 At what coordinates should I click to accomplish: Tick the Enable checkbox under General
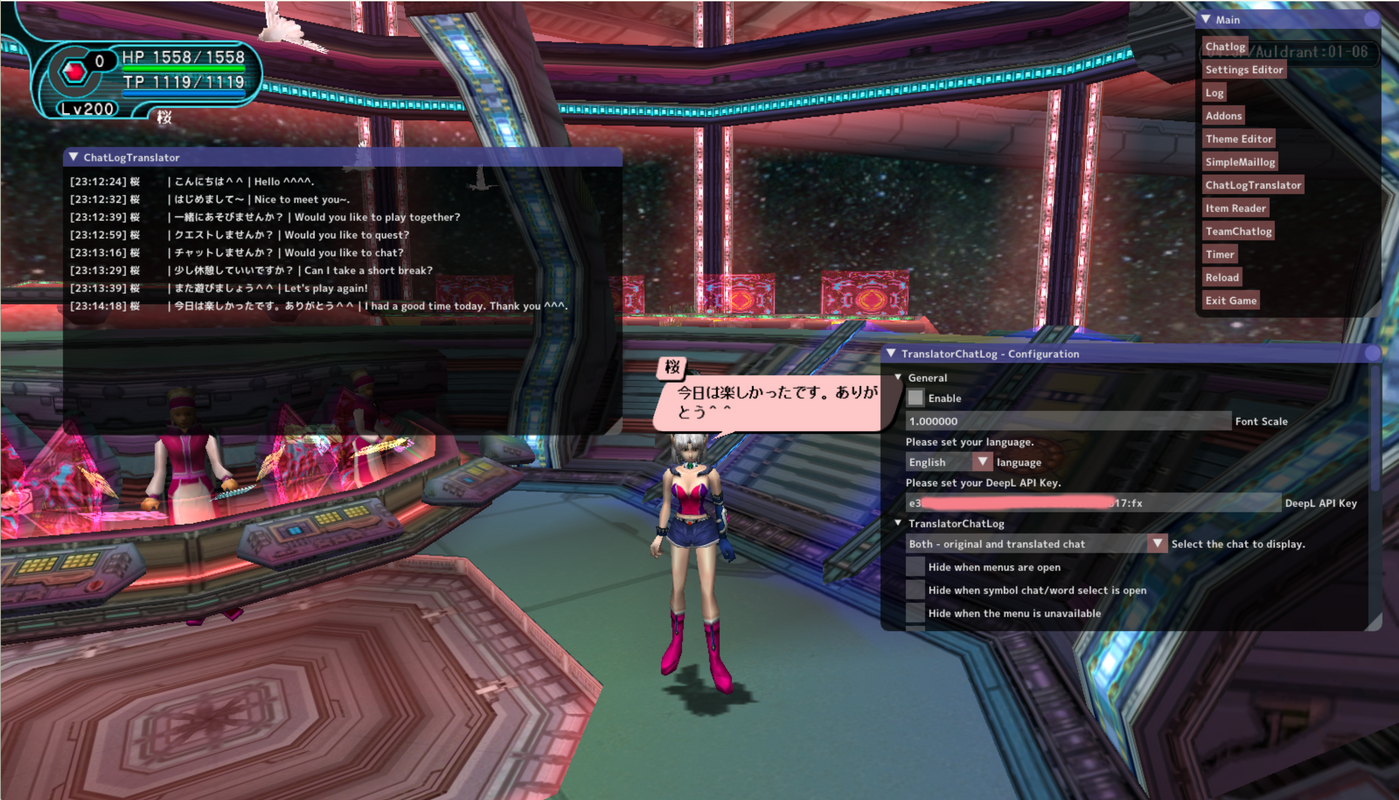[915, 398]
